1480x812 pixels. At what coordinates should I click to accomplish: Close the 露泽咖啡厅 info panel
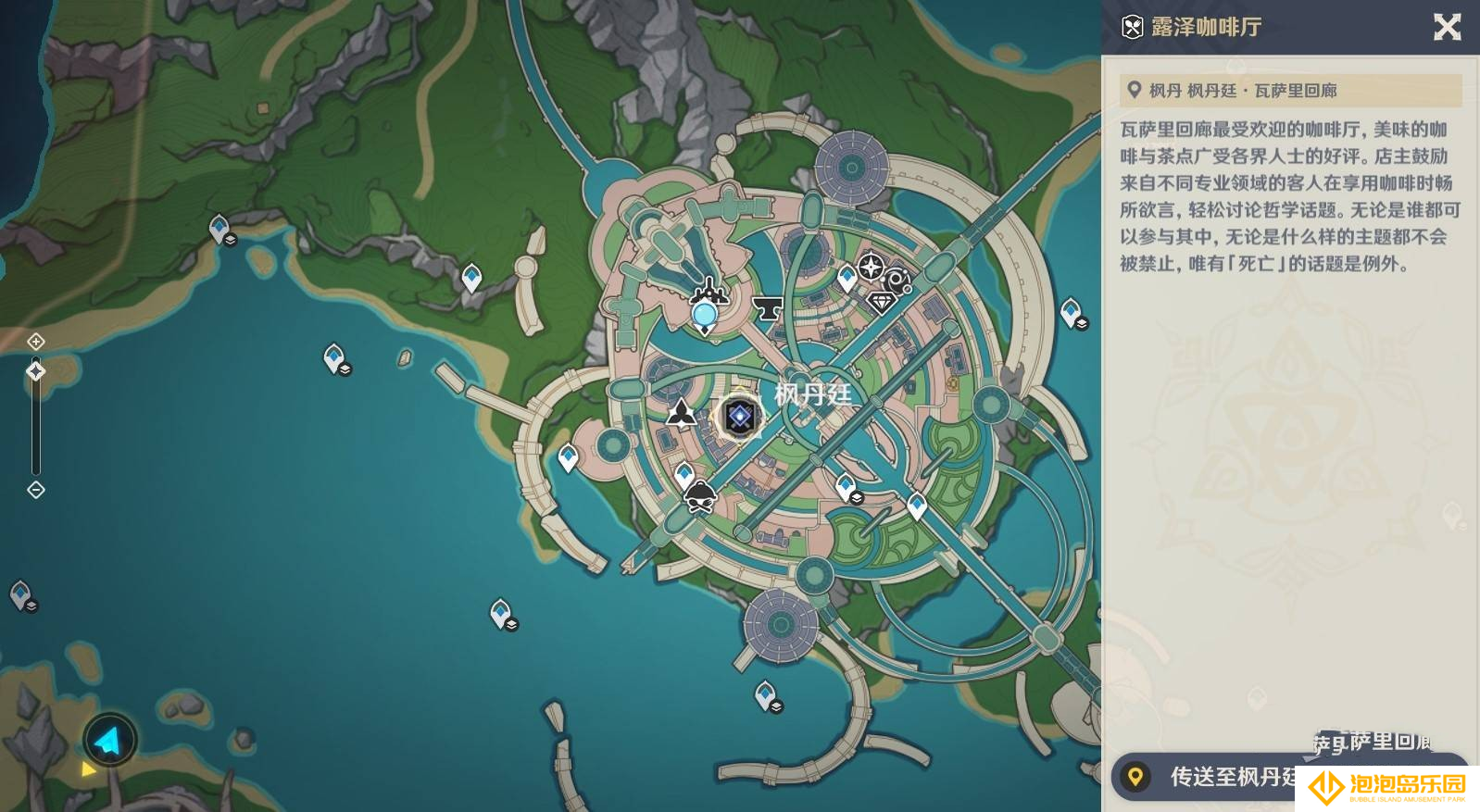(x=1447, y=27)
